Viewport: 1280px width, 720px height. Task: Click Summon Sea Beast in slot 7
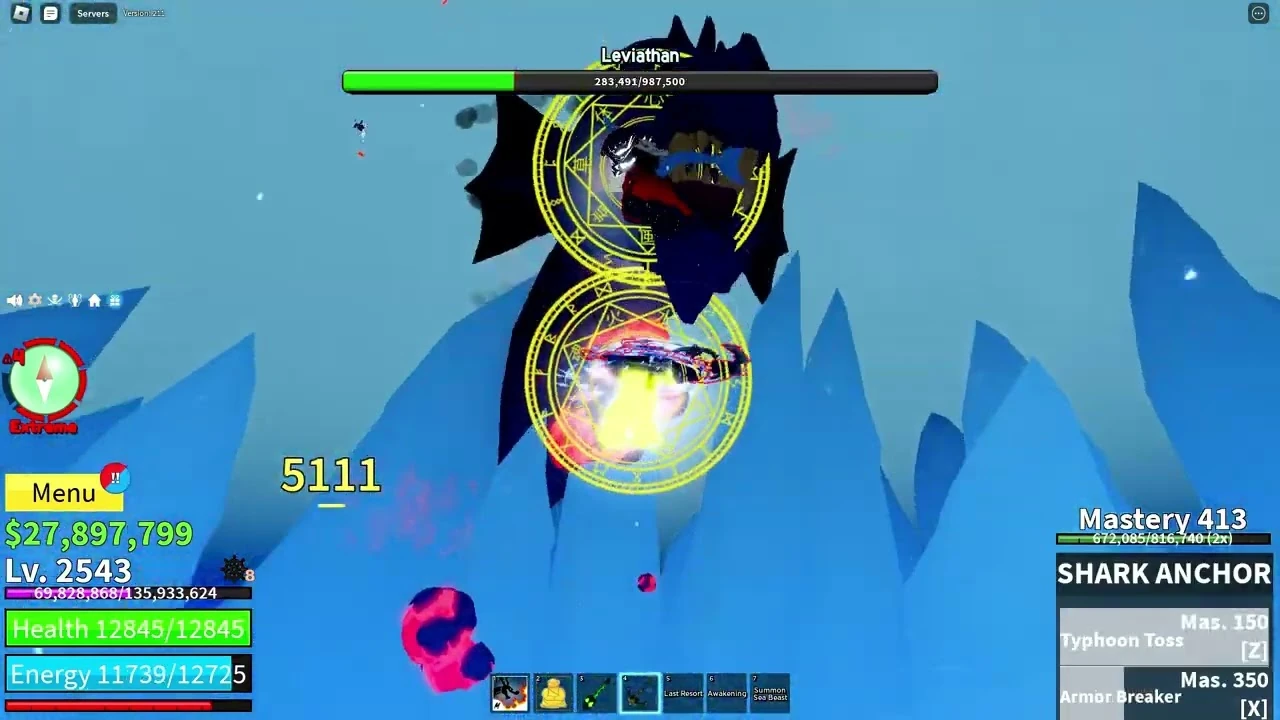[x=770, y=693]
